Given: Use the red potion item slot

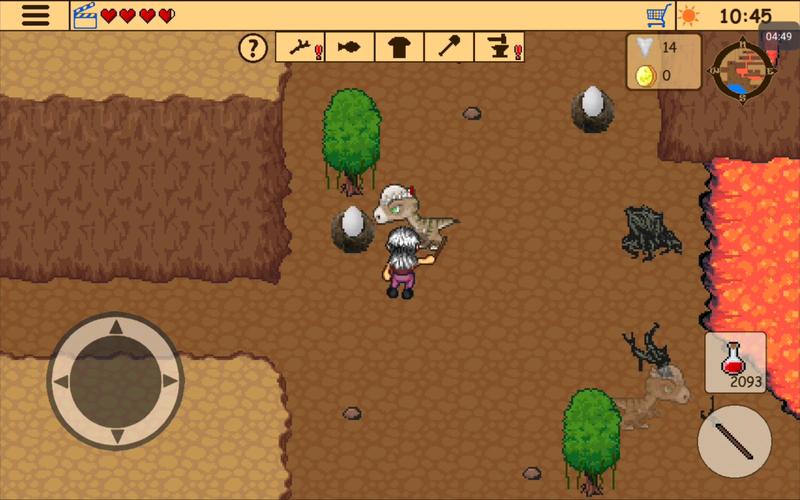Looking at the screenshot, I should tap(736, 361).
